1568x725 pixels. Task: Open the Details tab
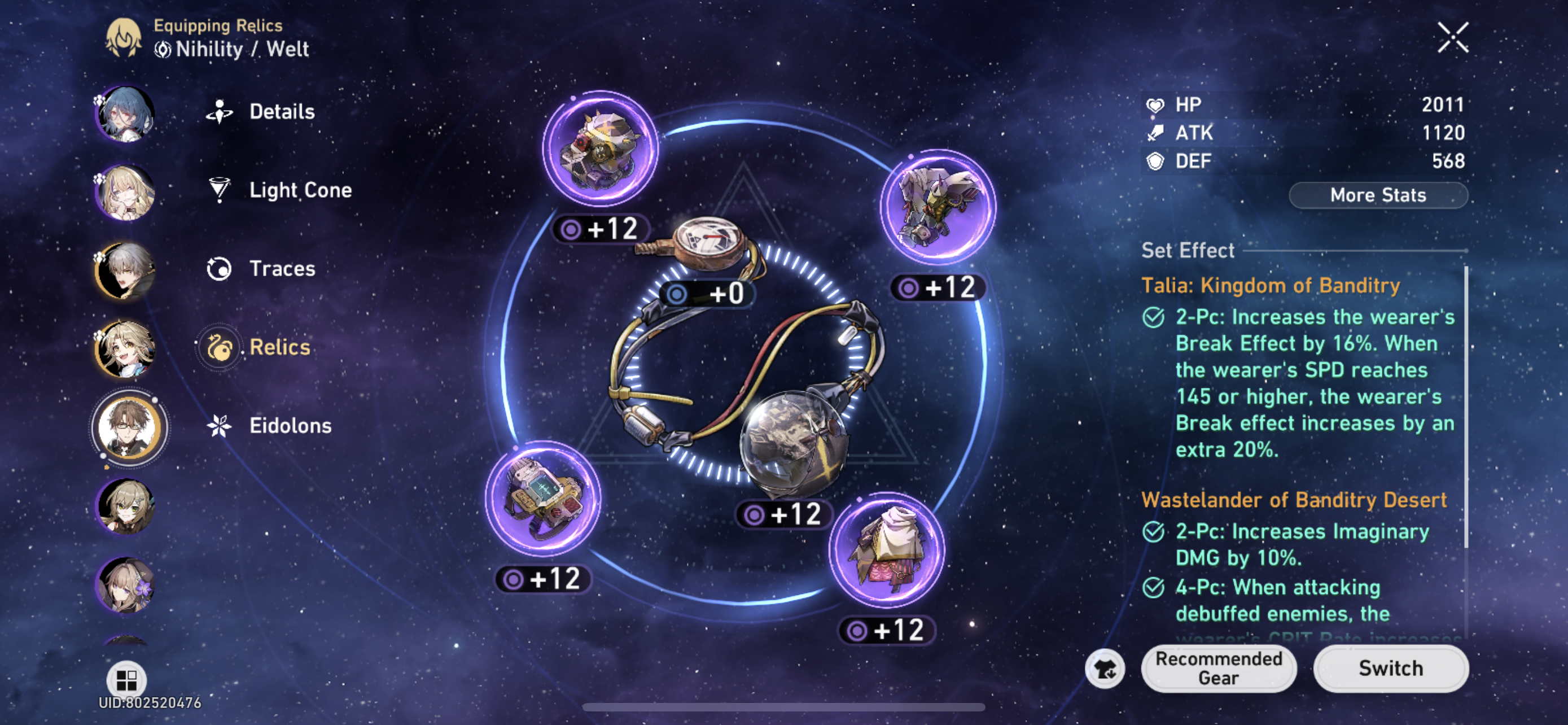coord(281,111)
